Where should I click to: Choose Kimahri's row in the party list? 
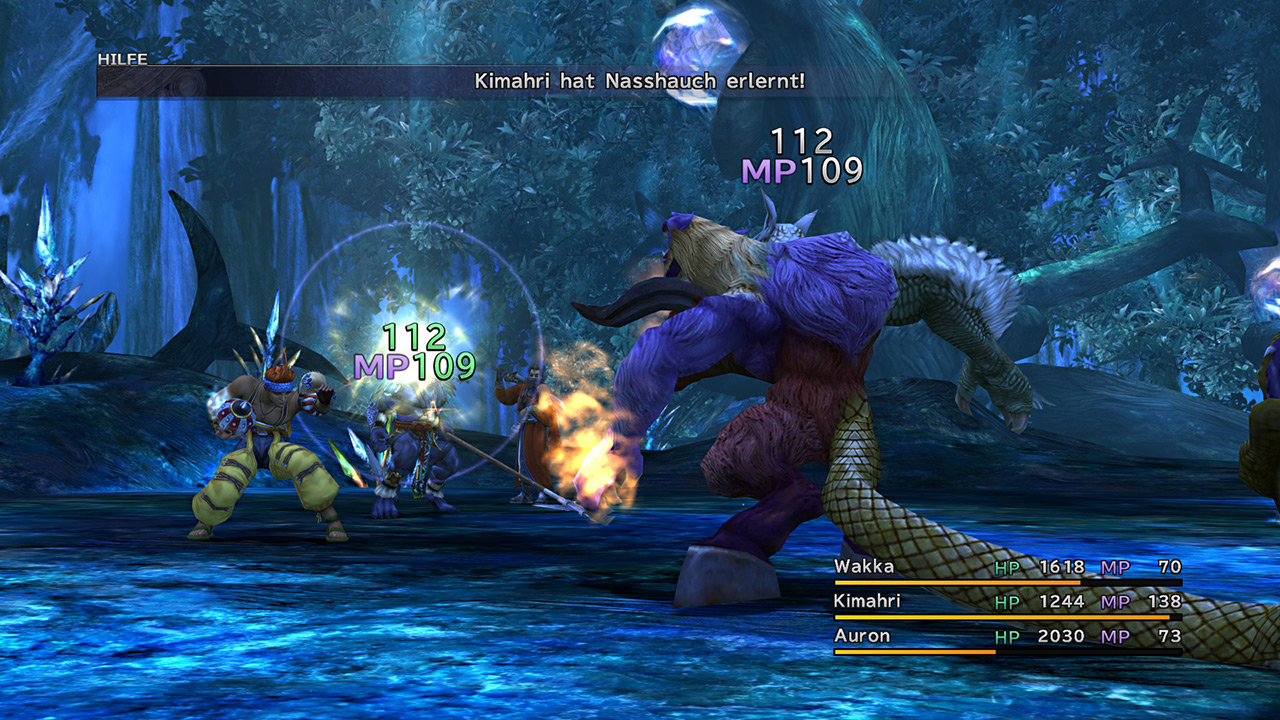(867, 601)
